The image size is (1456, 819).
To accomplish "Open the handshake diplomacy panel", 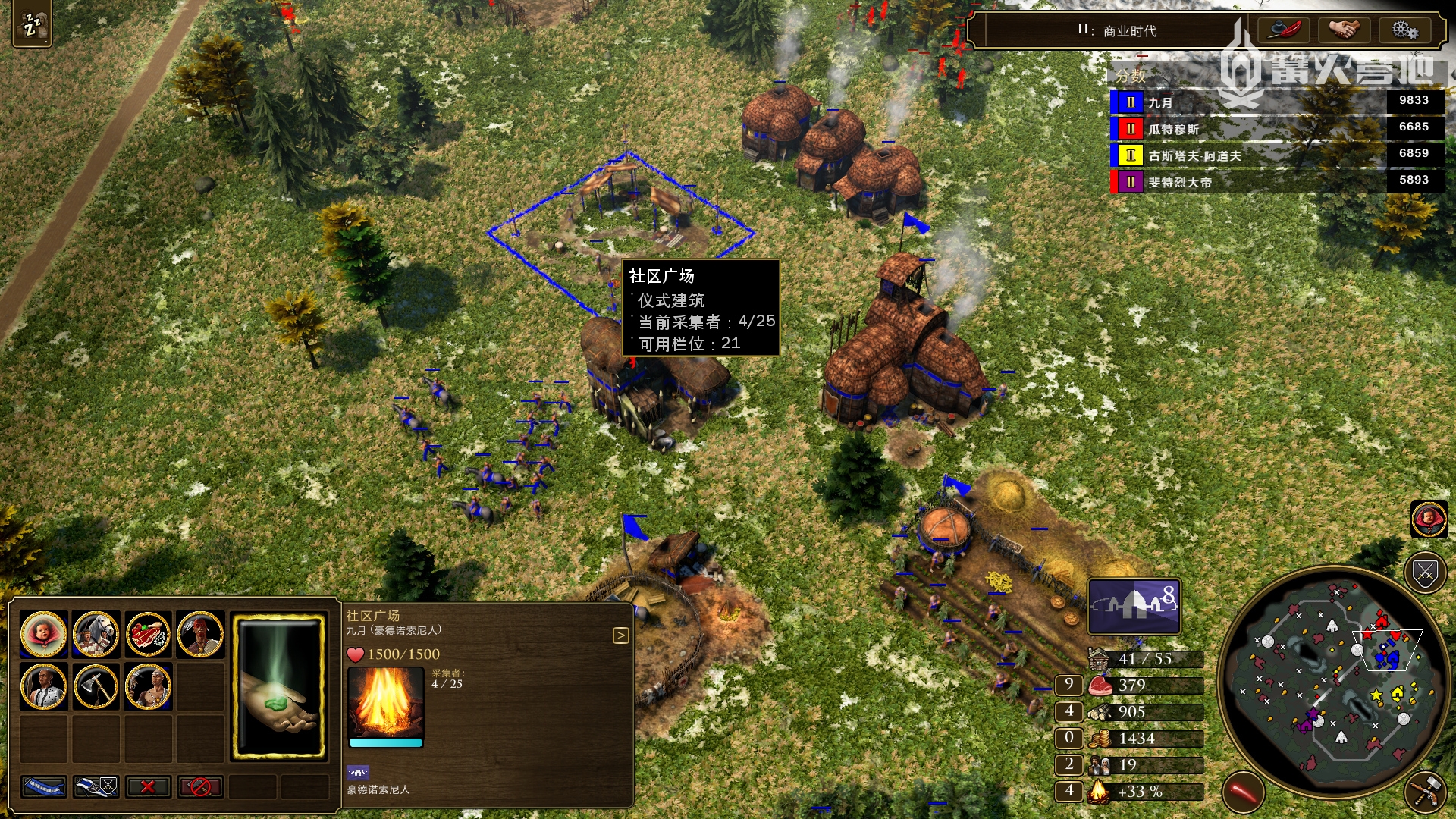I will click(1344, 30).
